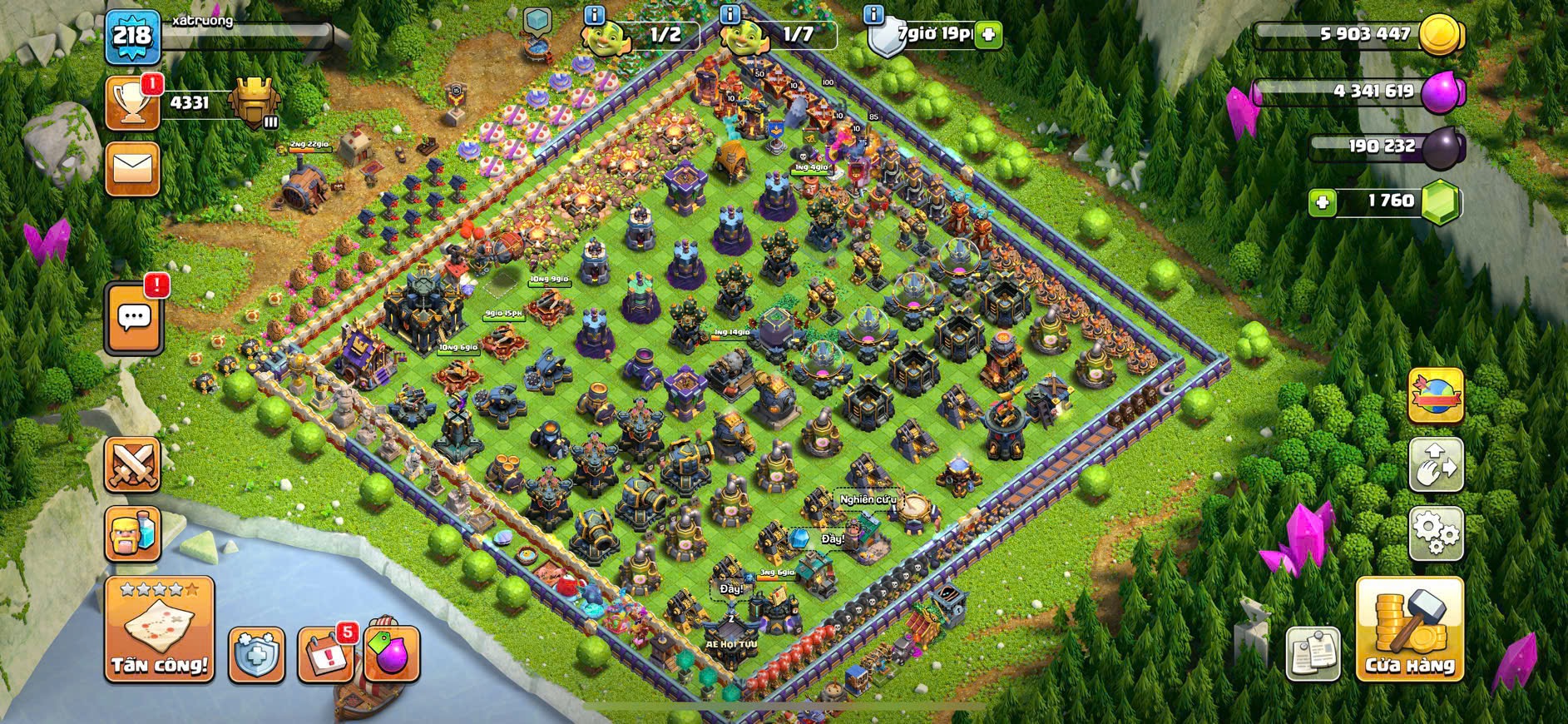Open the chat speech bubble panel
The height and width of the screenshot is (724, 1568).
point(134,318)
